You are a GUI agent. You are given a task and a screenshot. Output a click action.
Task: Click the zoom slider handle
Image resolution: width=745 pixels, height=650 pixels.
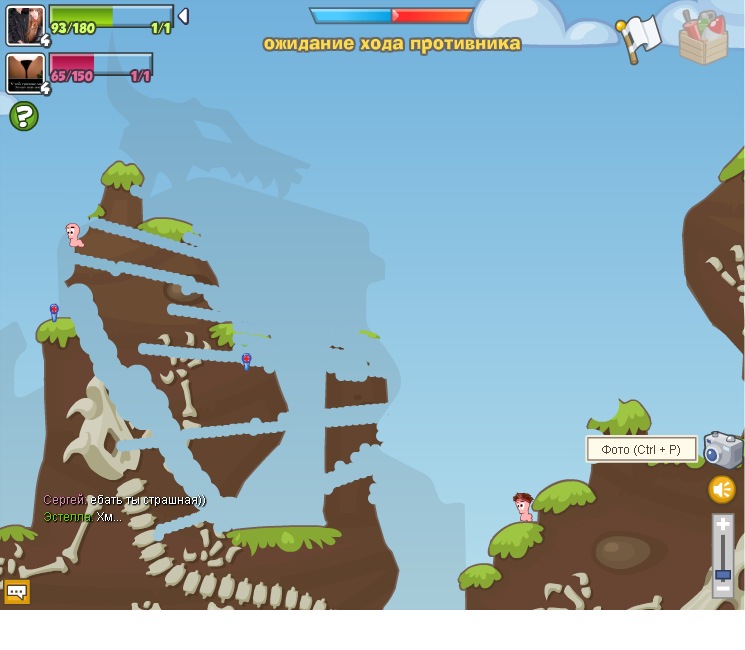[x=723, y=574]
